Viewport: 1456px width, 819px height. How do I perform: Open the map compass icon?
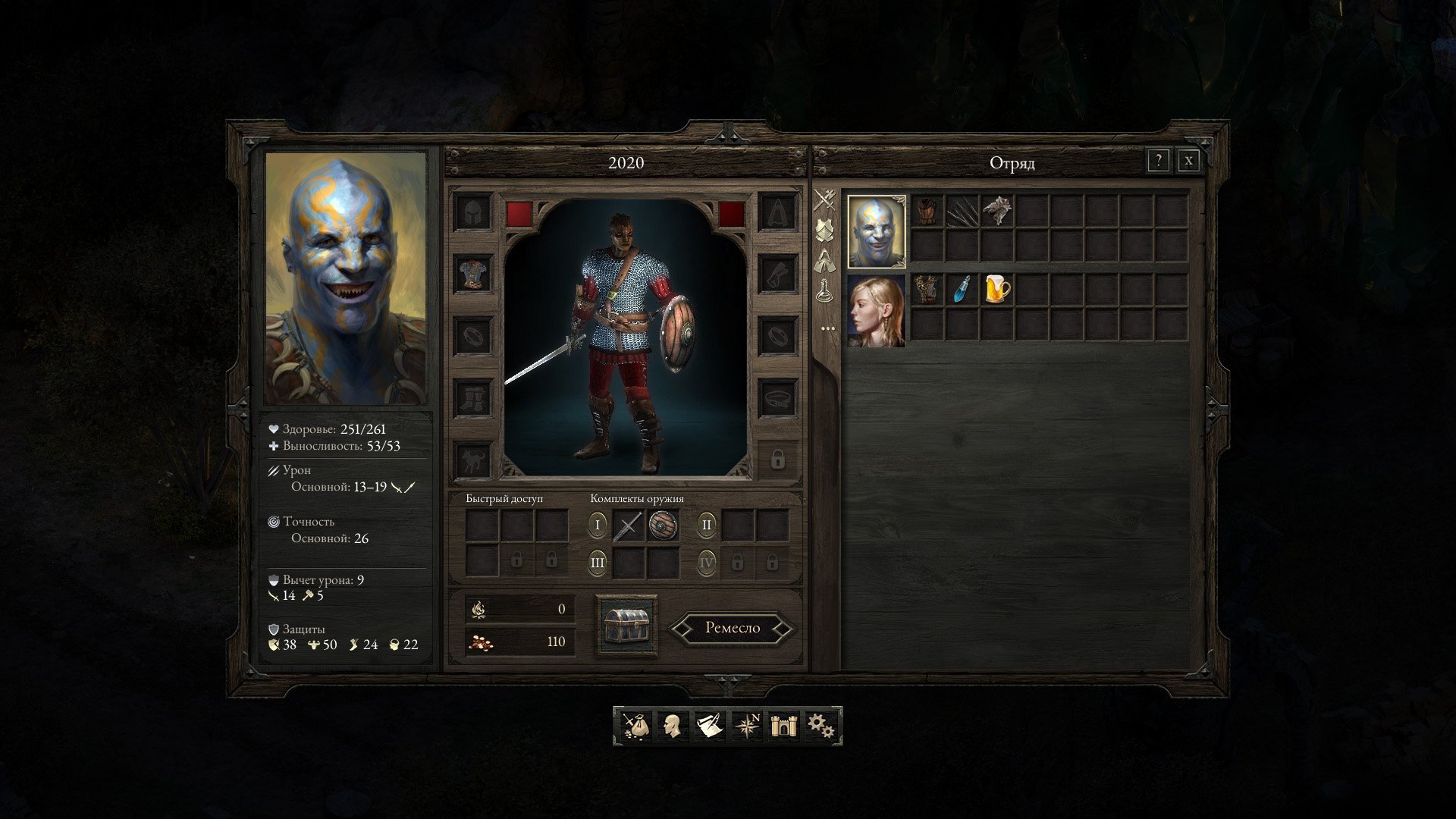747,726
